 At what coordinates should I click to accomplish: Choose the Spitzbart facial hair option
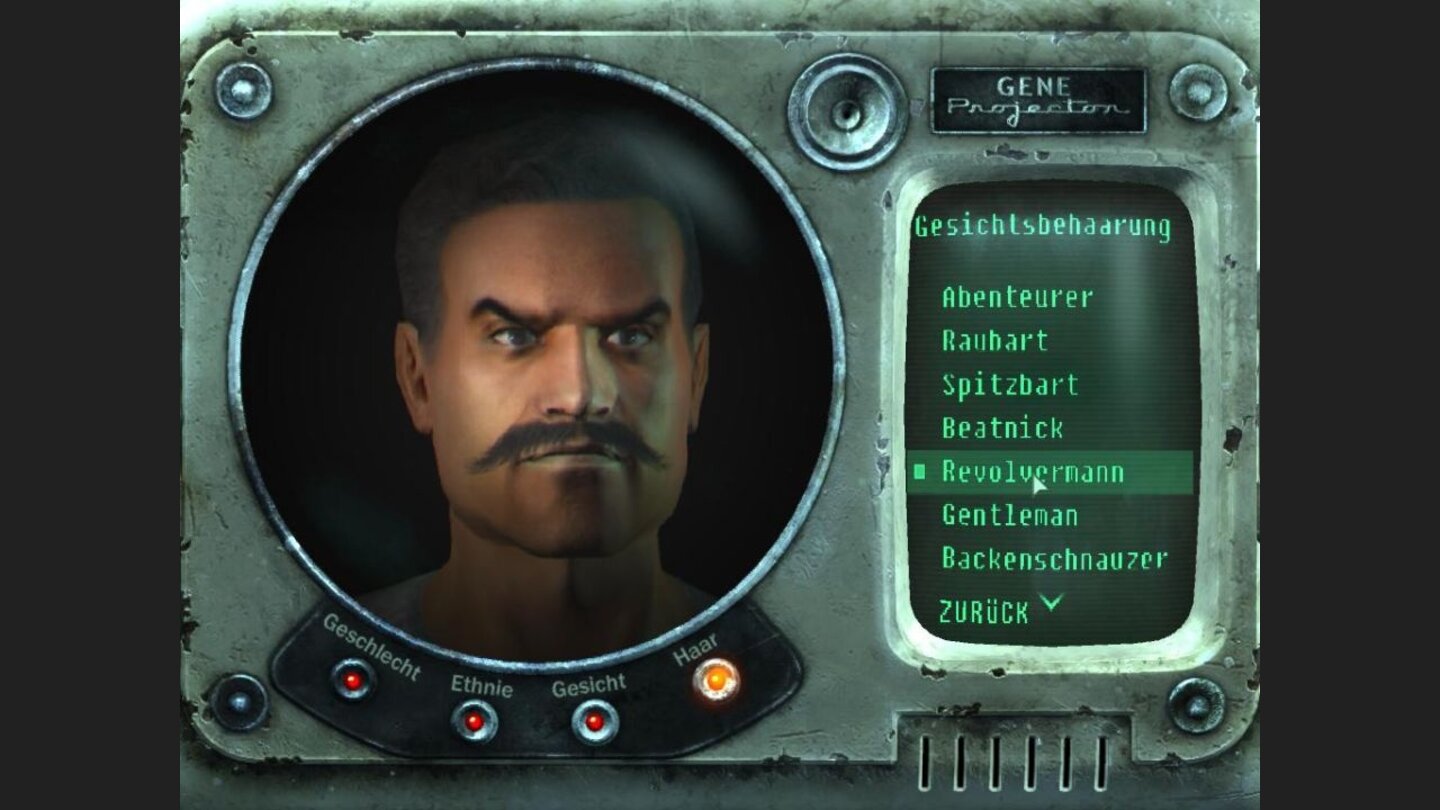point(1008,385)
